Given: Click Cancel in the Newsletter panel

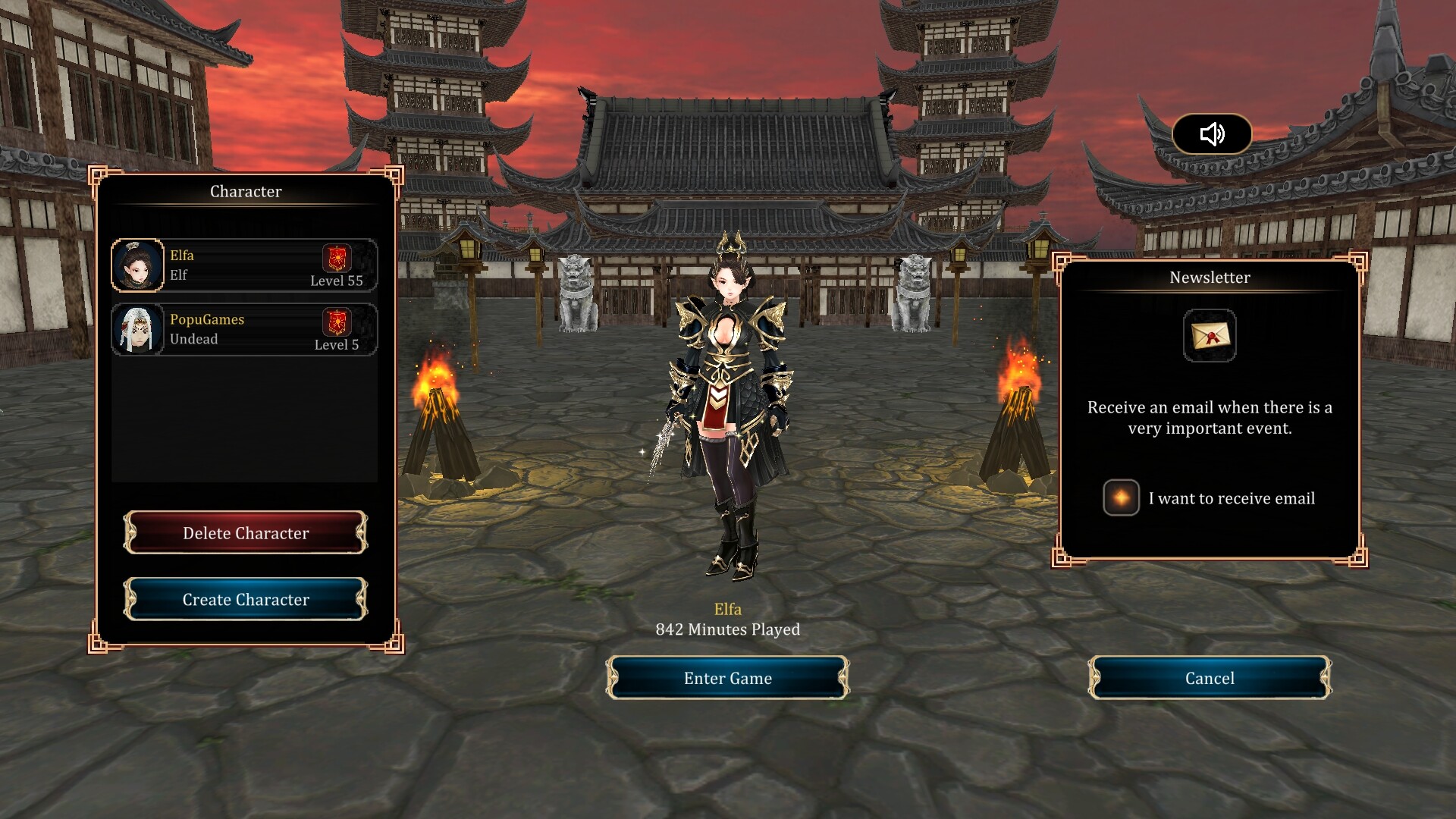Looking at the screenshot, I should point(1209,678).
